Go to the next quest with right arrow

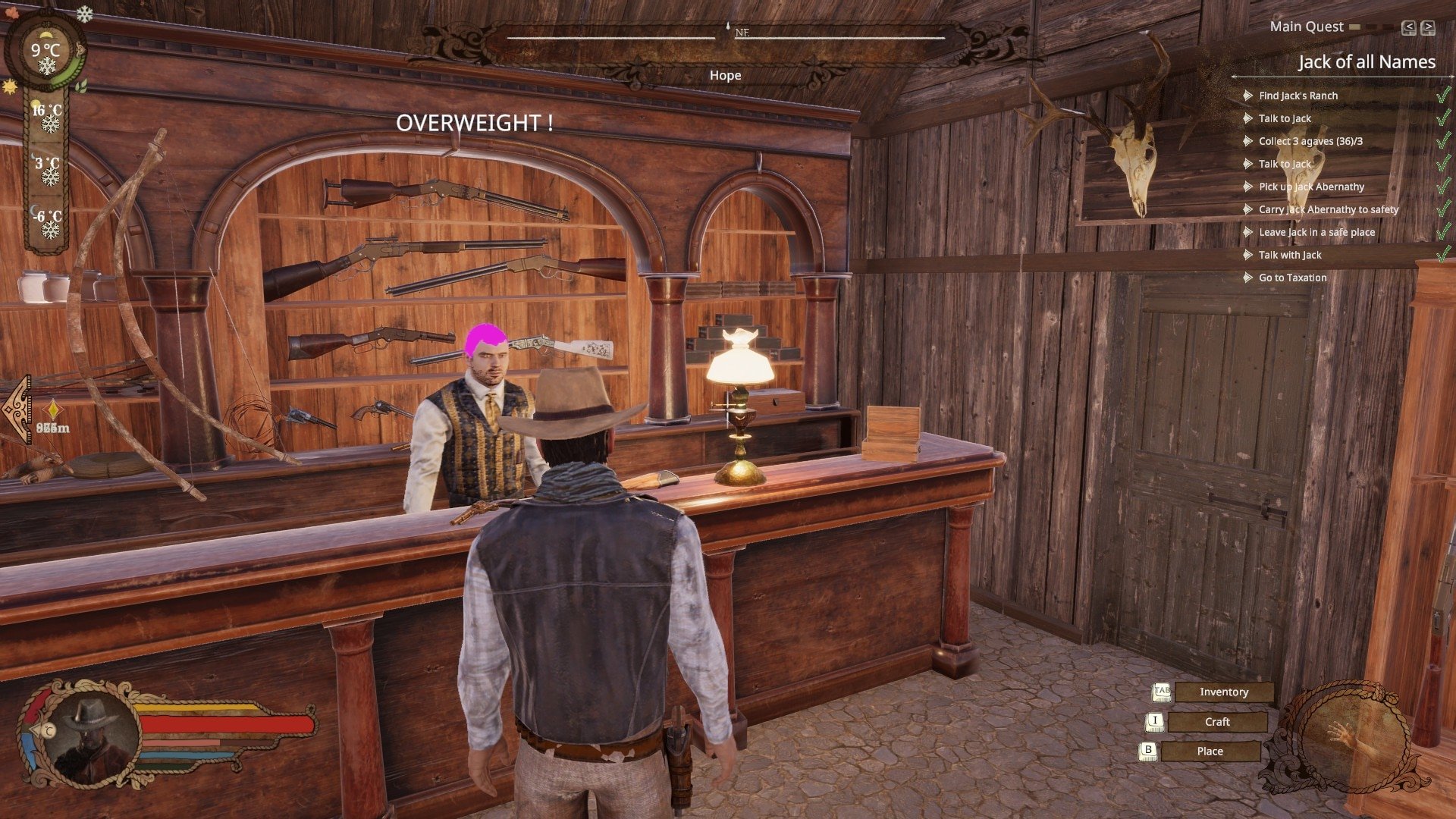point(1428,28)
